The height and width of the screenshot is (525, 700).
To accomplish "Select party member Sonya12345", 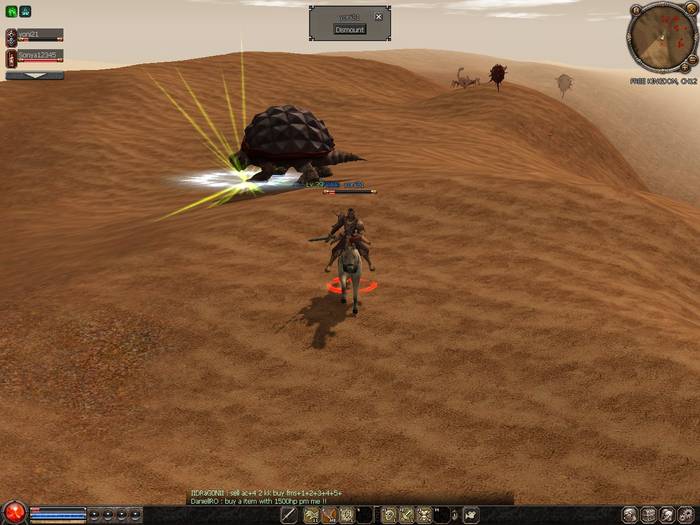I will [x=40, y=56].
